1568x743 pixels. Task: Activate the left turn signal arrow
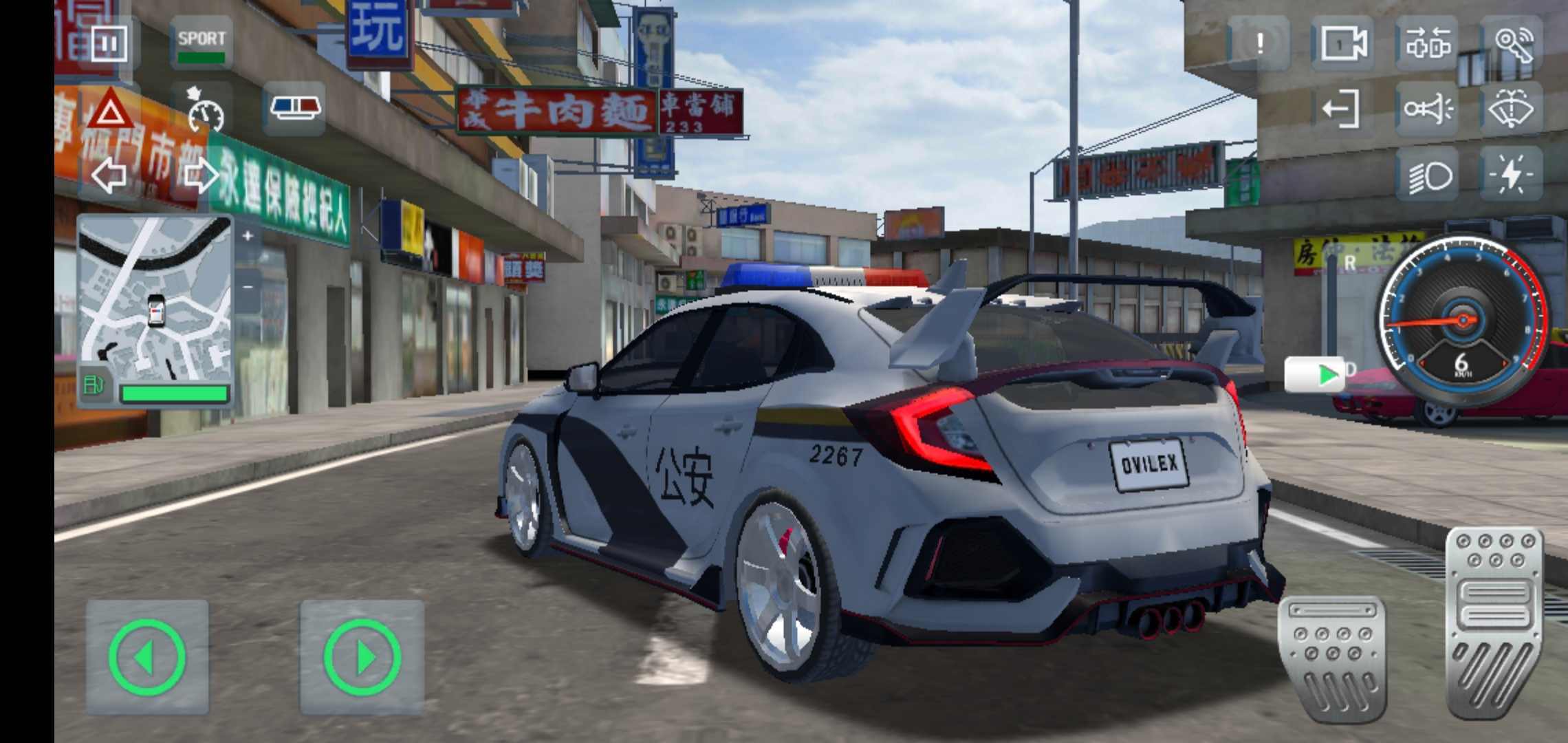[109, 175]
